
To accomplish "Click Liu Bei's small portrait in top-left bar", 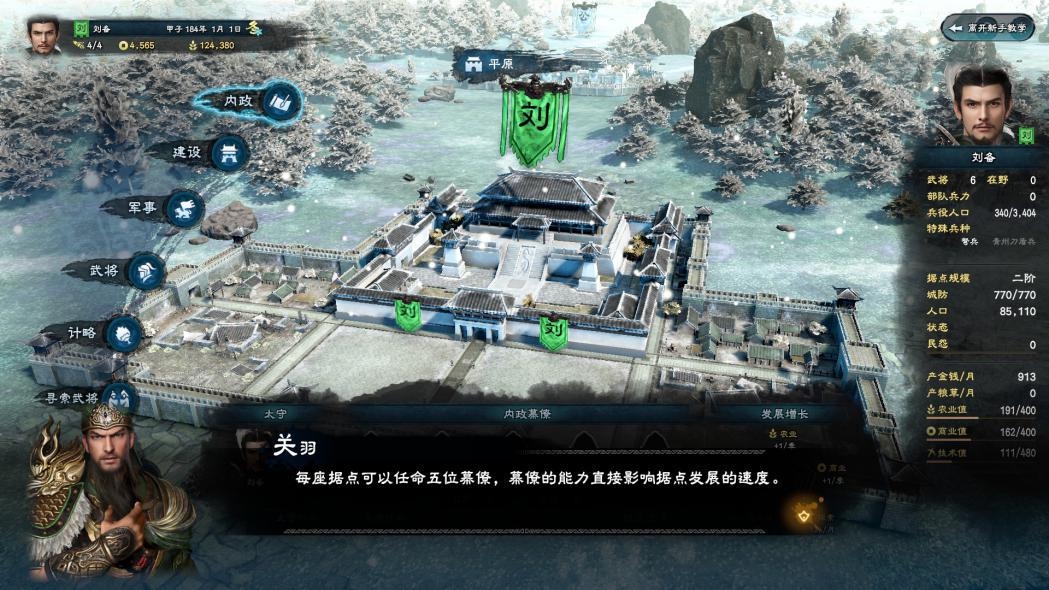I will (x=43, y=32).
